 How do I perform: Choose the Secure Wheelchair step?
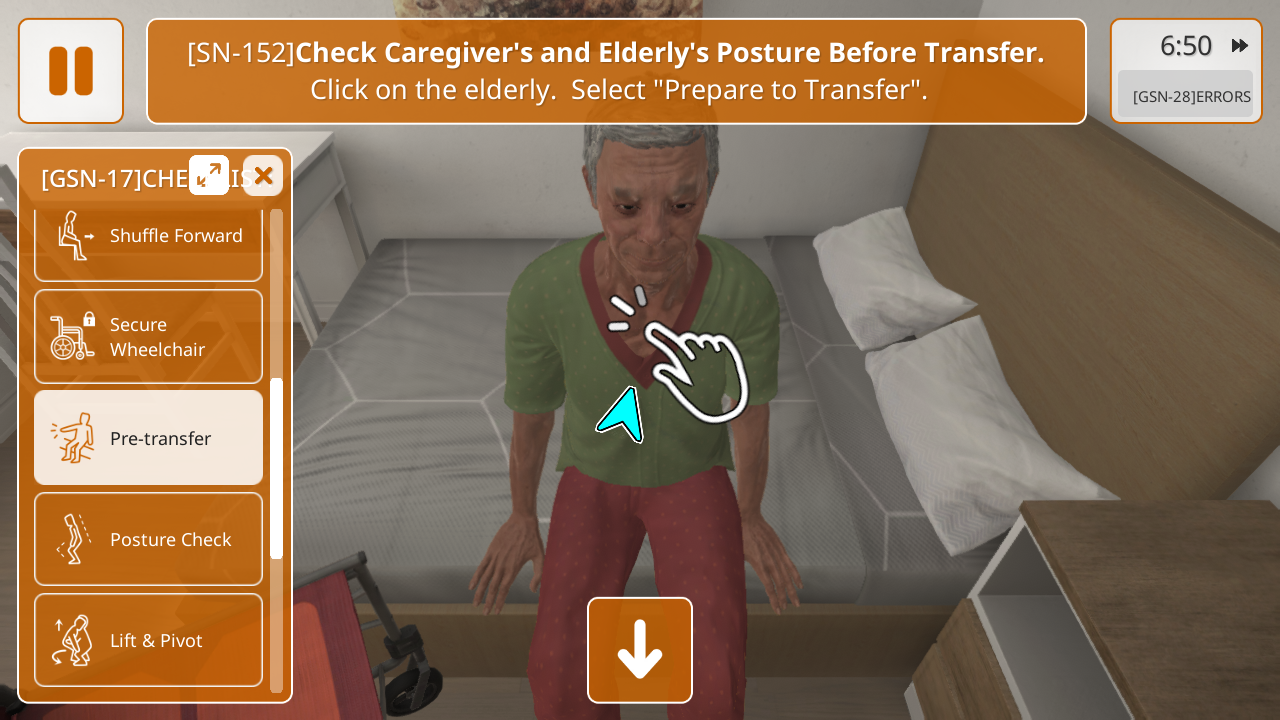148,337
